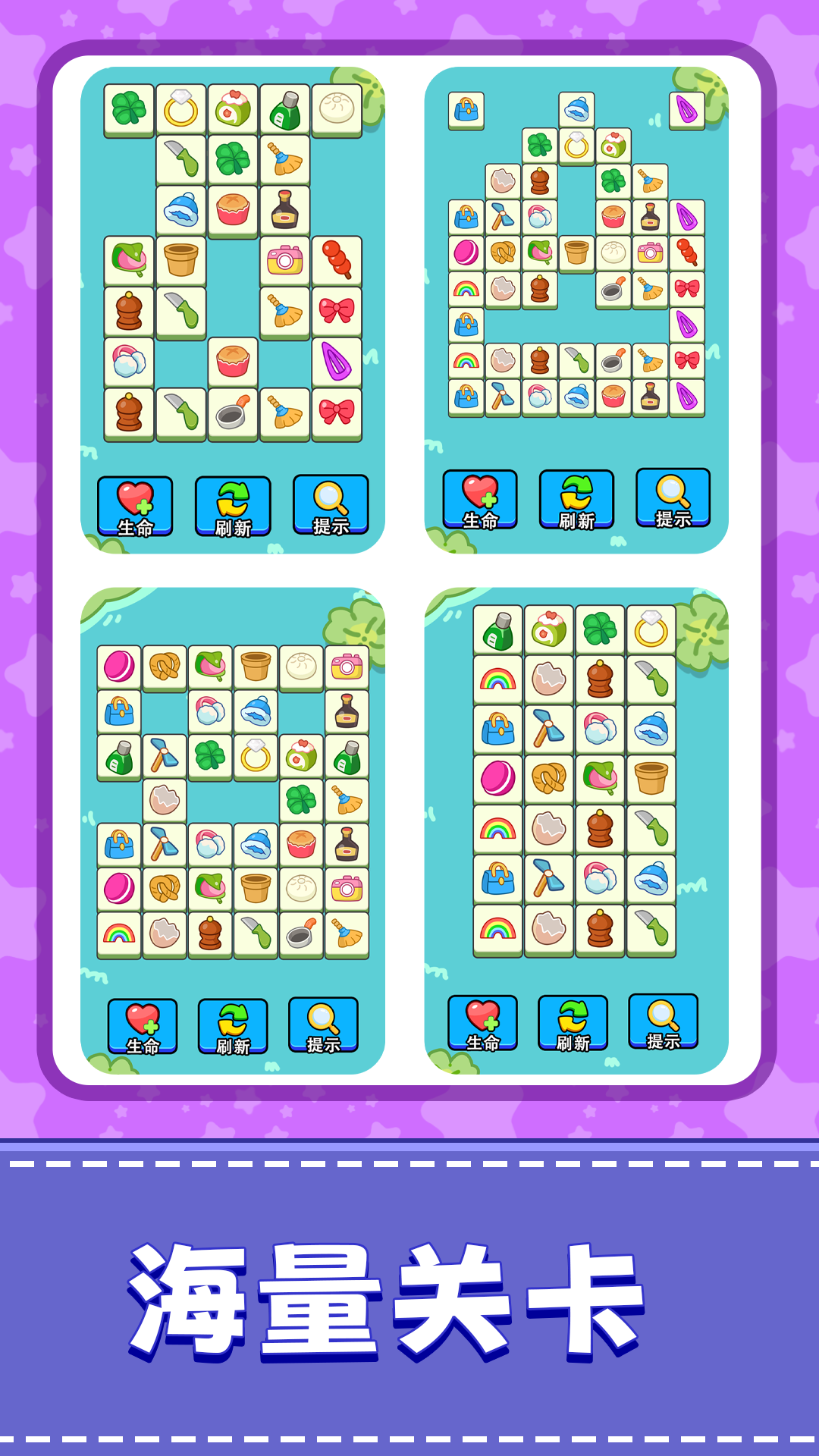Pick the four-leaf clover tile in the lower-right board

tap(600, 630)
